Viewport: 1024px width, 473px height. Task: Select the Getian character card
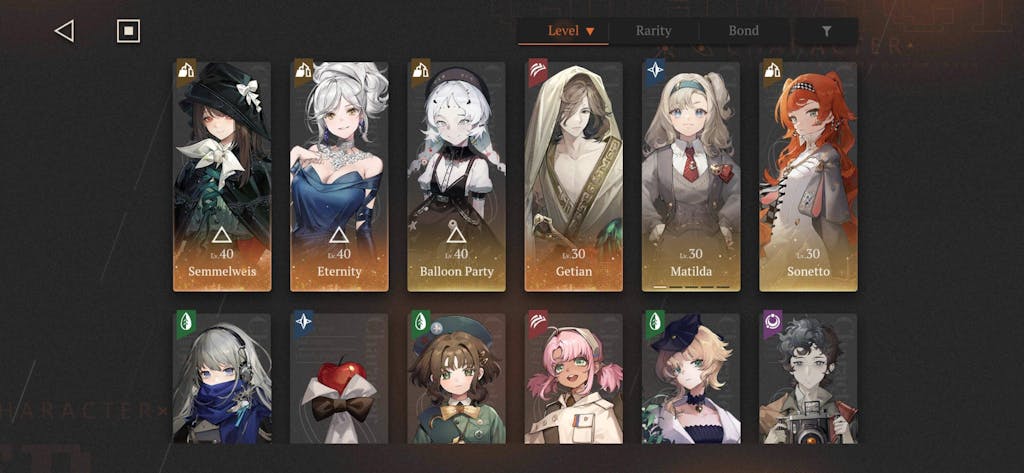pos(573,176)
